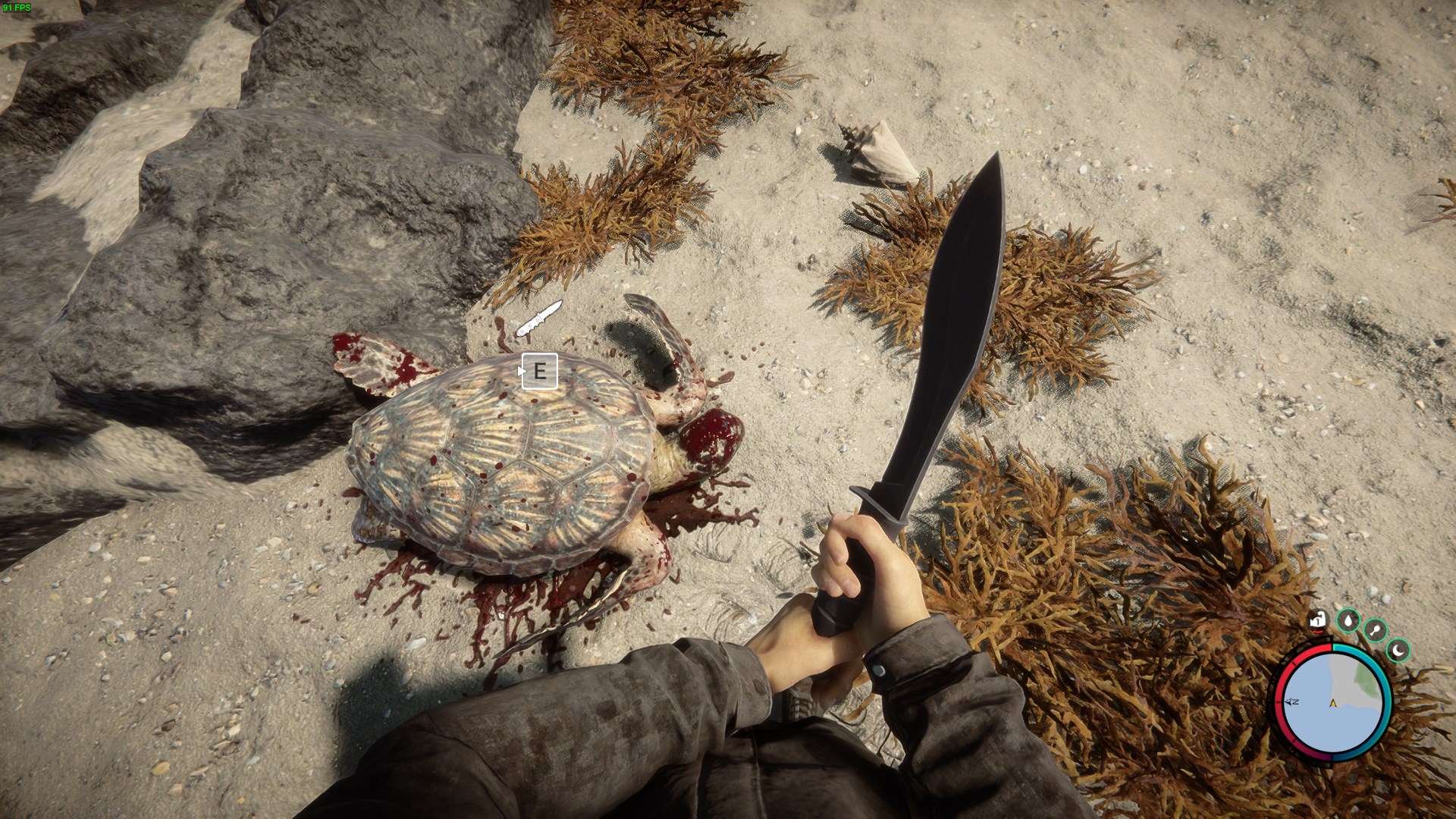Select the water droplet hydration icon
This screenshot has width=1456, height=819.
(x=1348, y=620)
